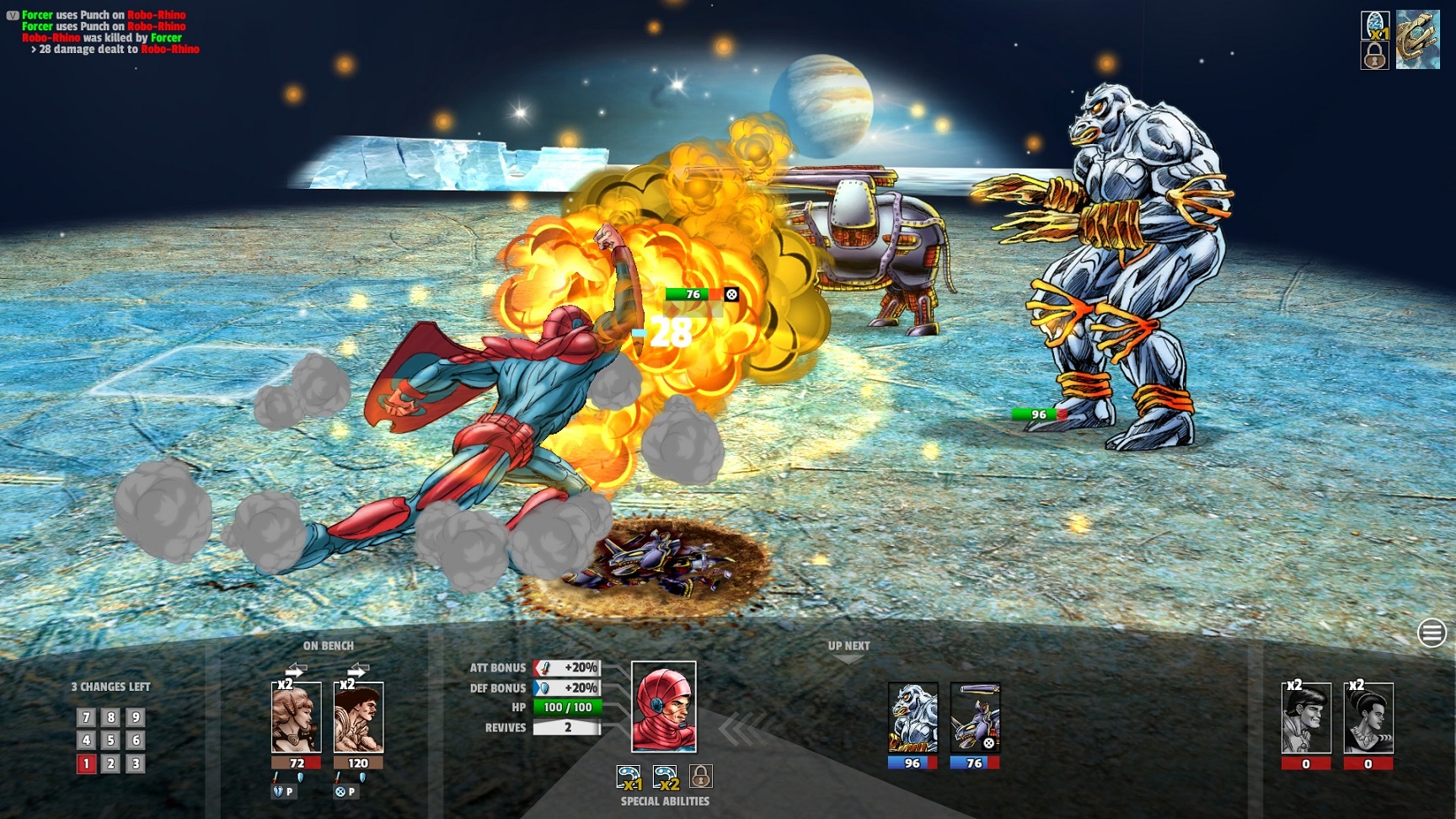Swap in the benched elf woman with 72 HP
The height and width of the screenshot is (819, 1456).
click(297, 717)
